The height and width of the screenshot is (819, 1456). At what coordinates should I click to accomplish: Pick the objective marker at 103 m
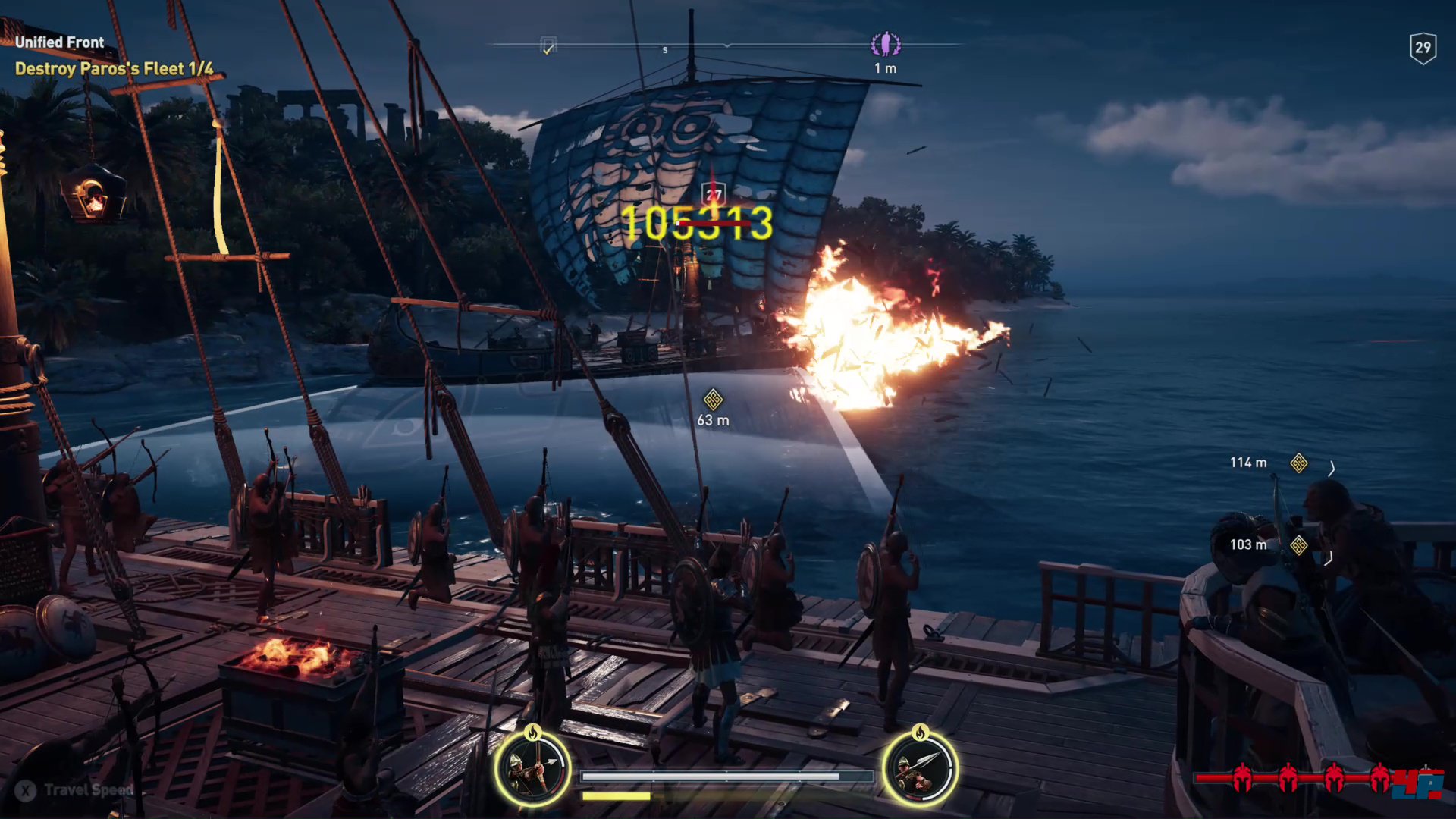coord(1298,544)
